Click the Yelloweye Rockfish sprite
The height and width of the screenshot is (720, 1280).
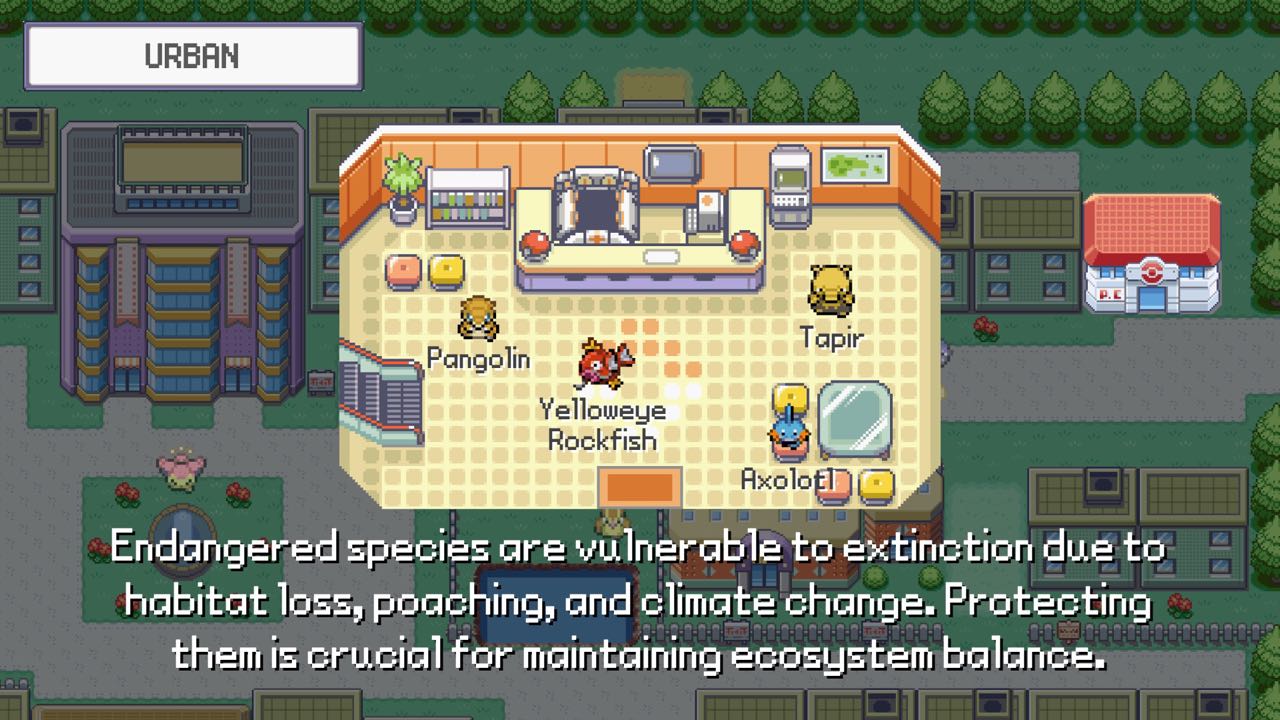click(x=601, y=362)
